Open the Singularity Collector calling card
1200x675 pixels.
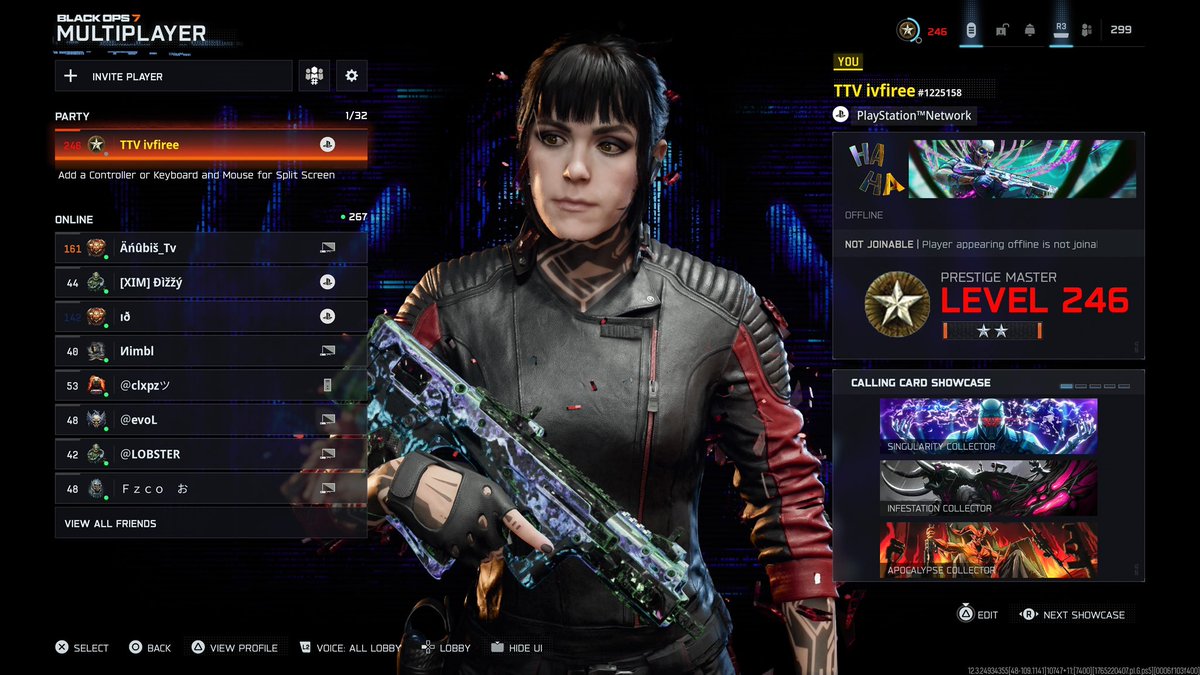click(988, 427)
